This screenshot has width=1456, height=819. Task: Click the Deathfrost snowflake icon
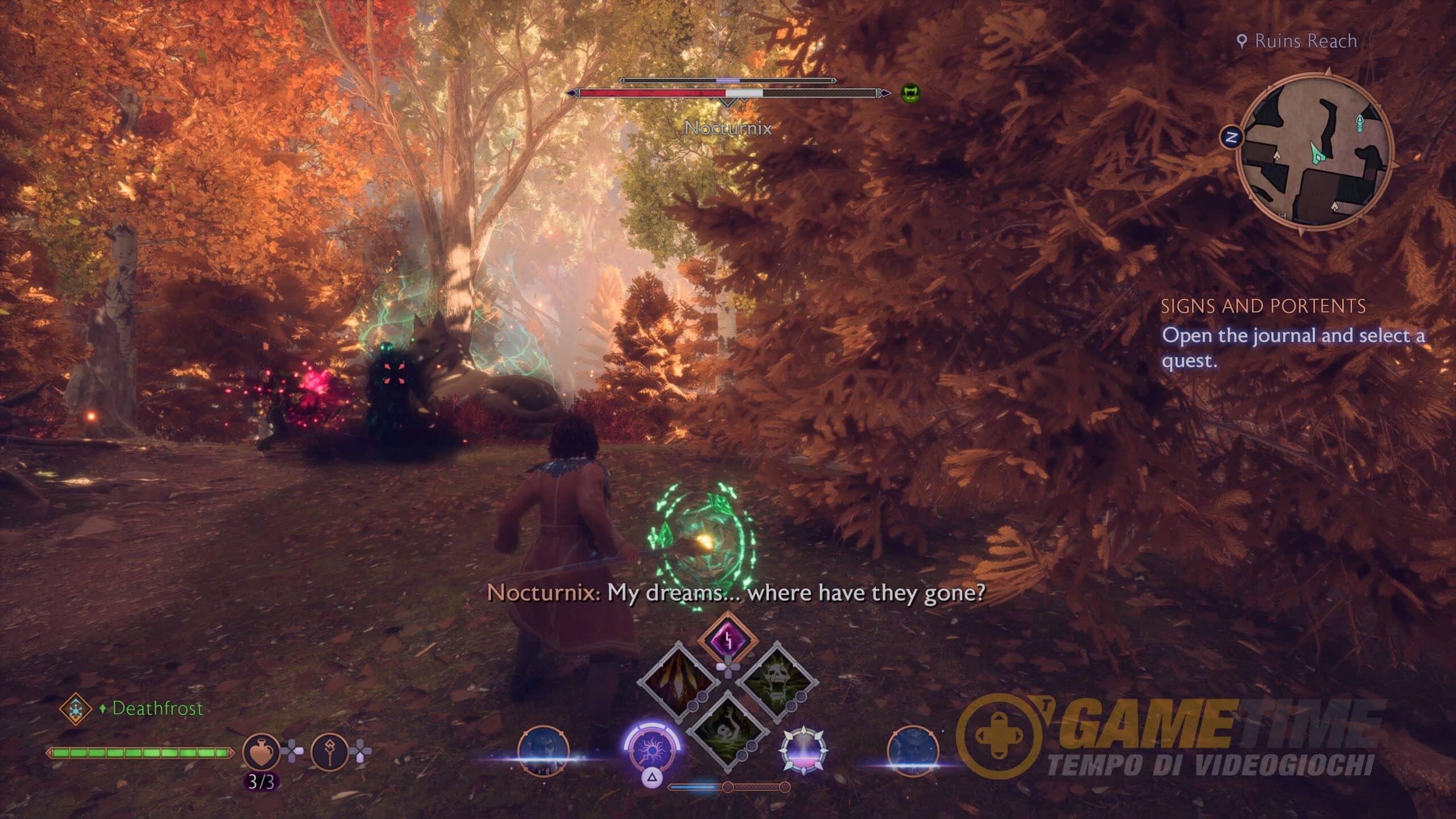75,709
